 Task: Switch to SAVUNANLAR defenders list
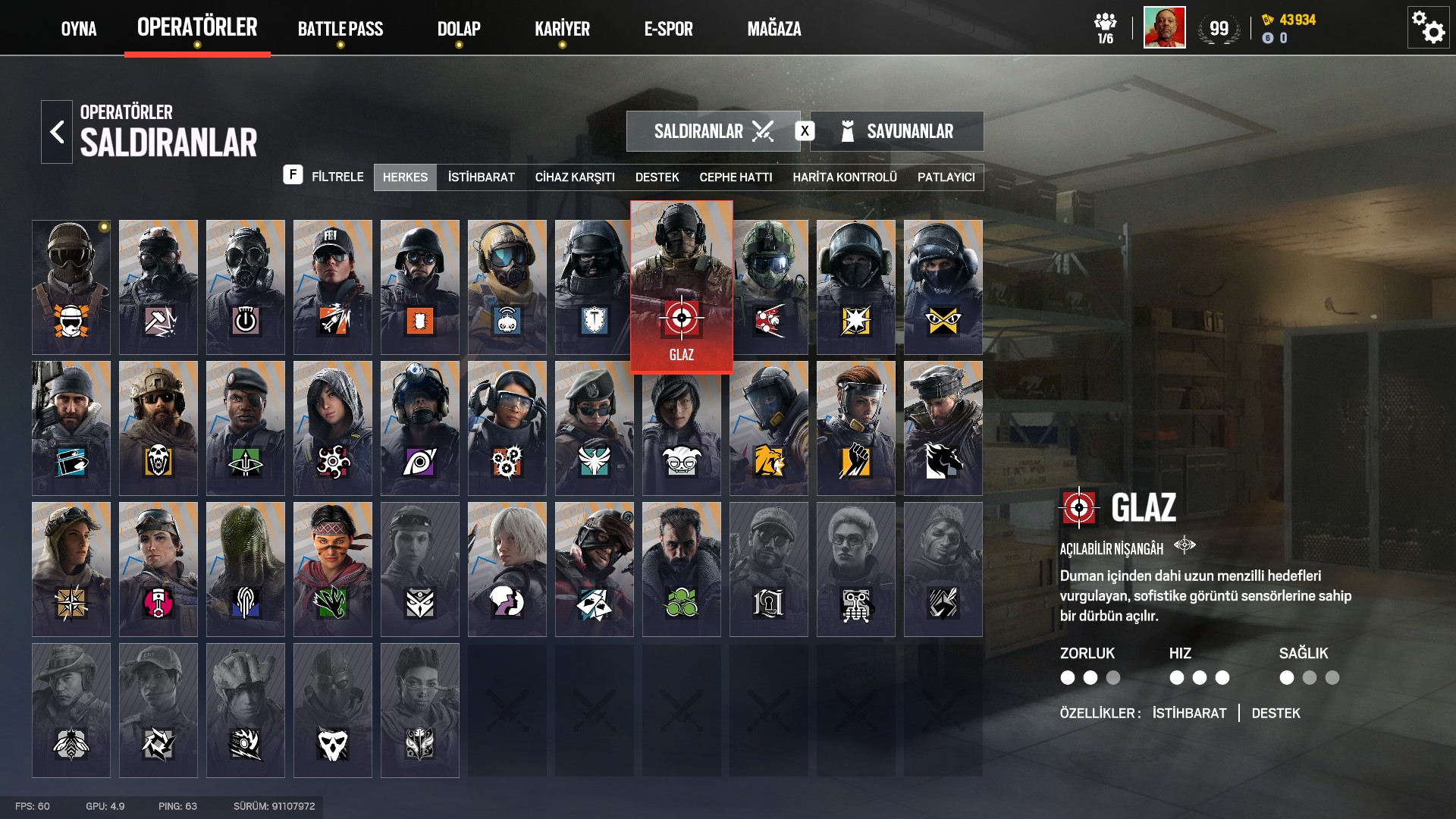click(897, 131)
